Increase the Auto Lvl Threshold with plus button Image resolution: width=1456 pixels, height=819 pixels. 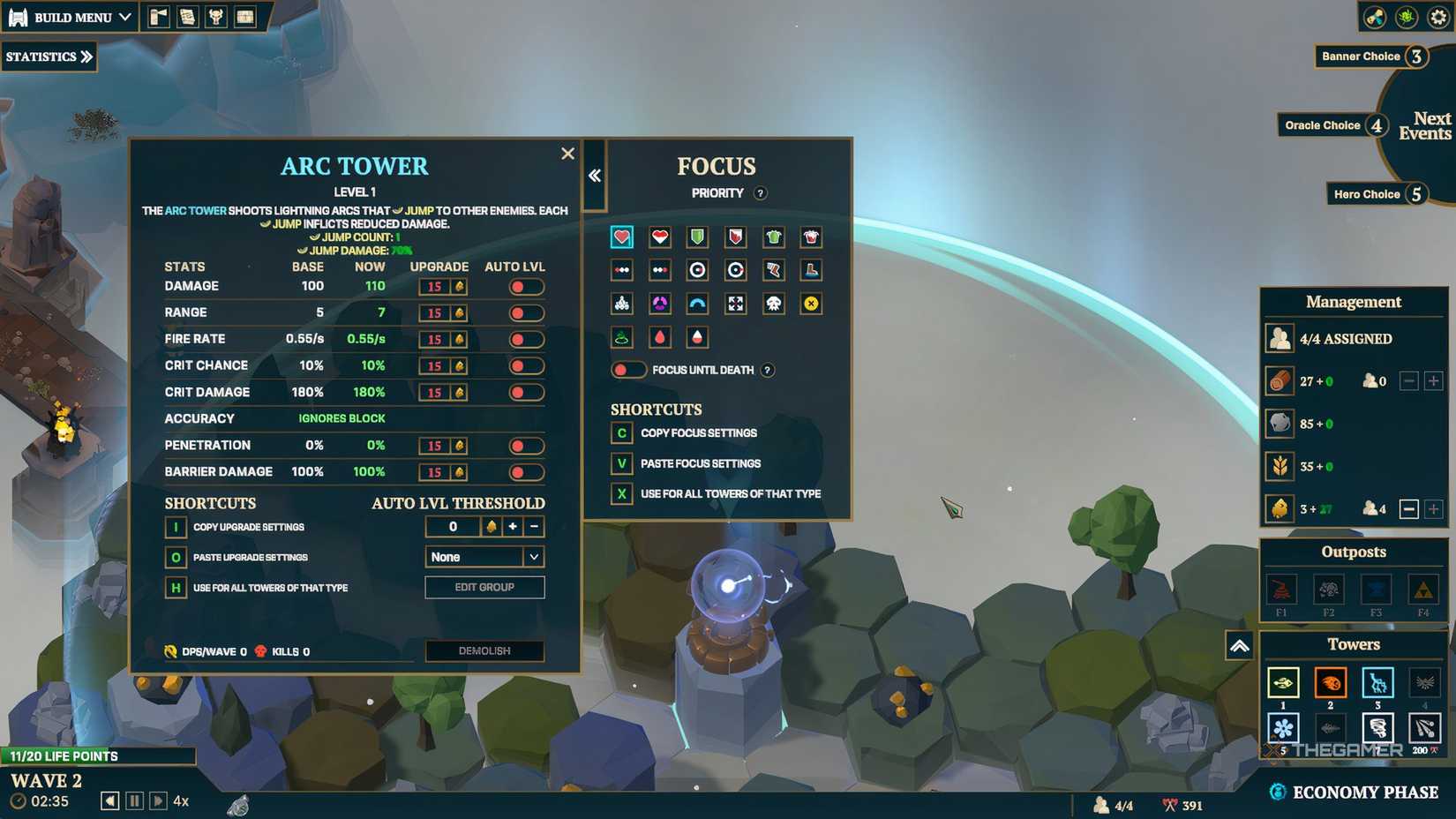(x=511, y=526)
